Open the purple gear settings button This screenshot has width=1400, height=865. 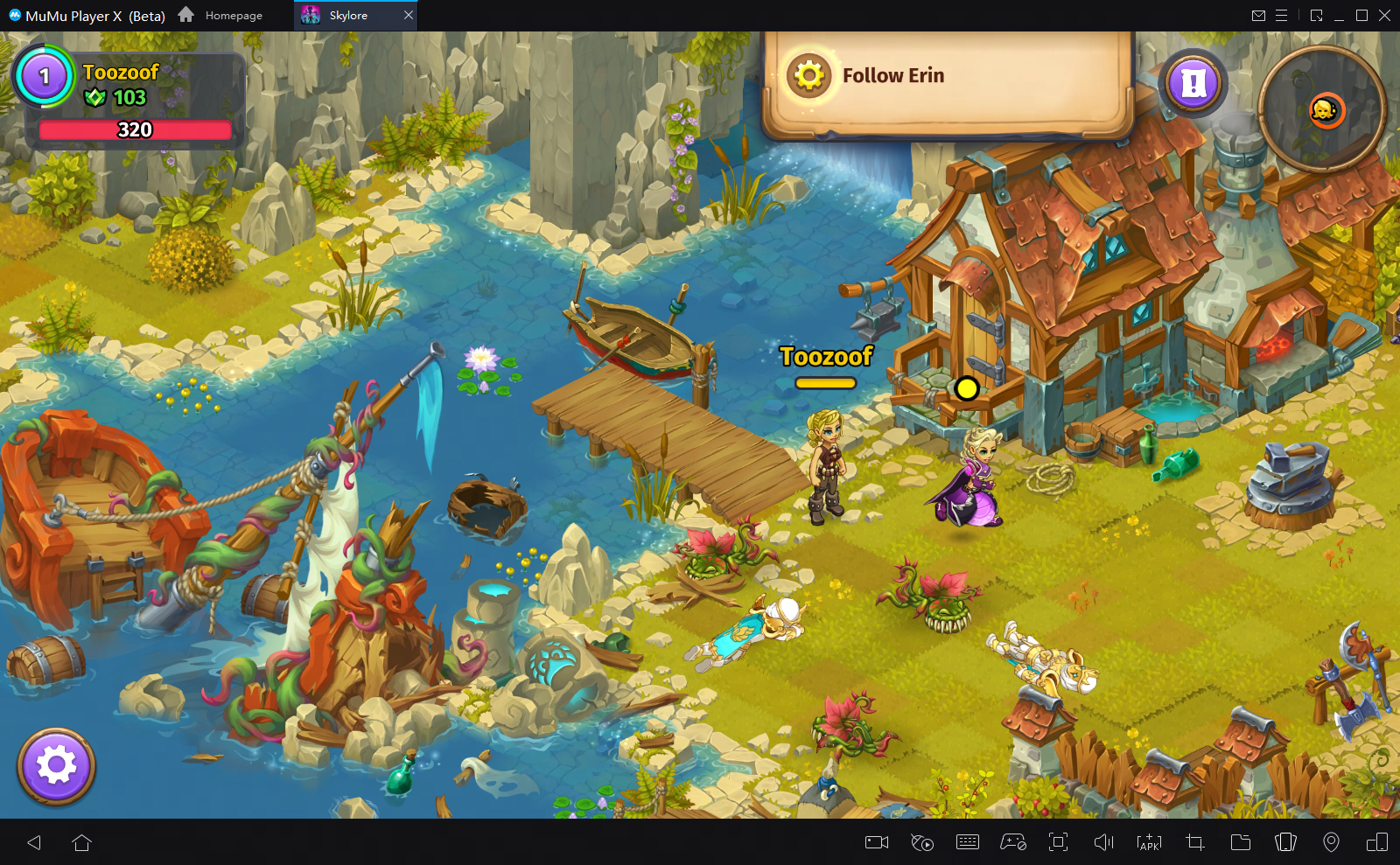click(x=57, y=766)
